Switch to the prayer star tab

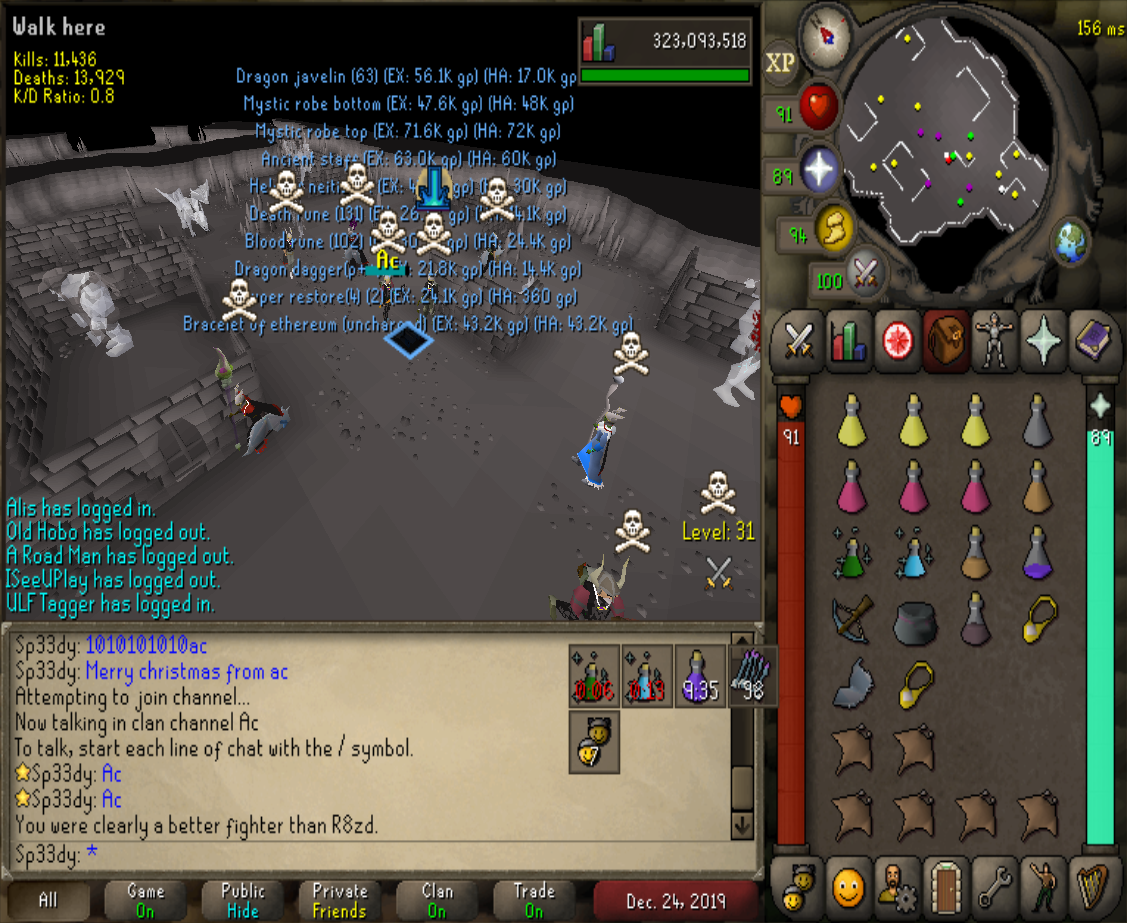pos(1044,340)
